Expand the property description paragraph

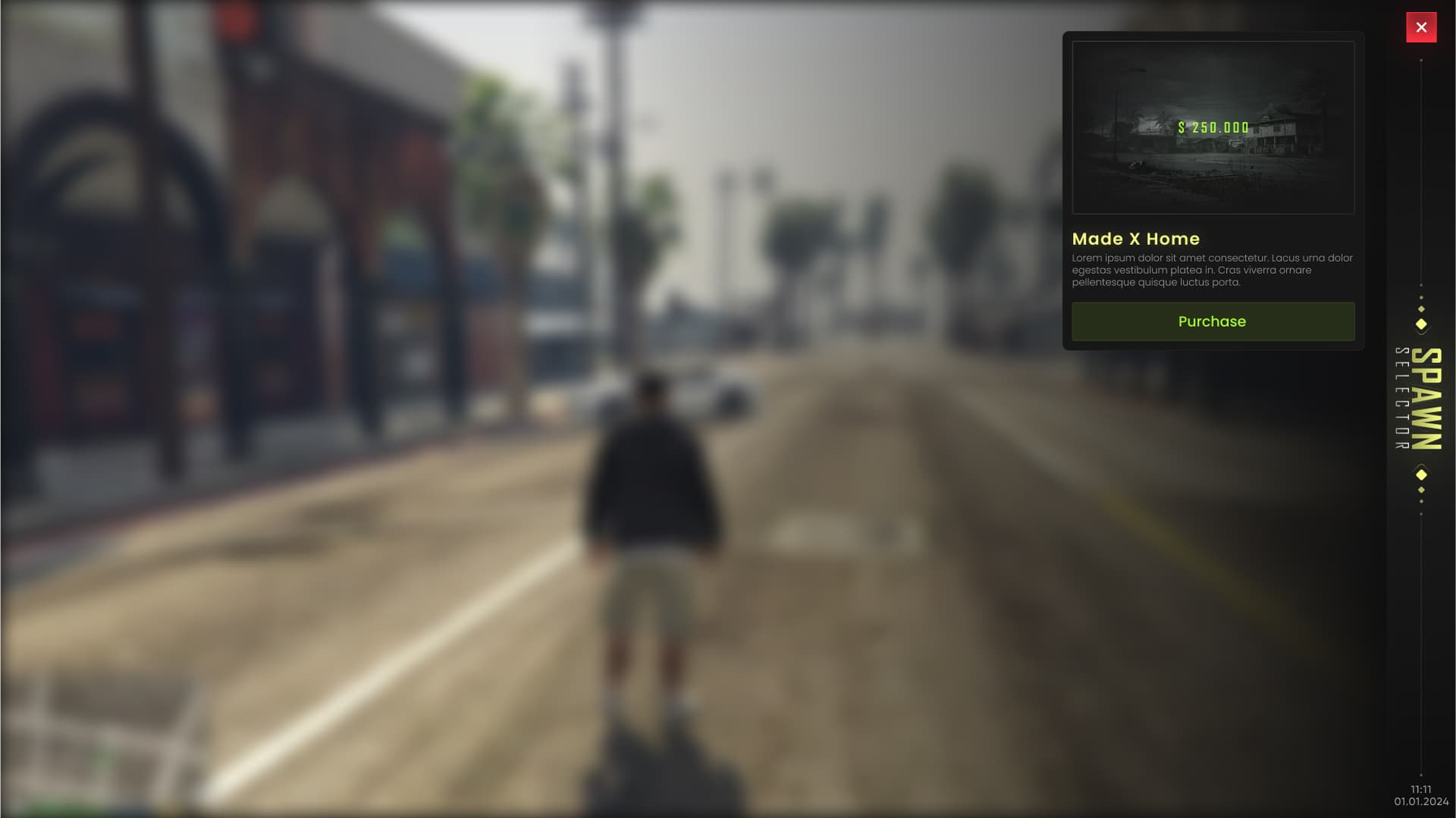coord(1211,270)
